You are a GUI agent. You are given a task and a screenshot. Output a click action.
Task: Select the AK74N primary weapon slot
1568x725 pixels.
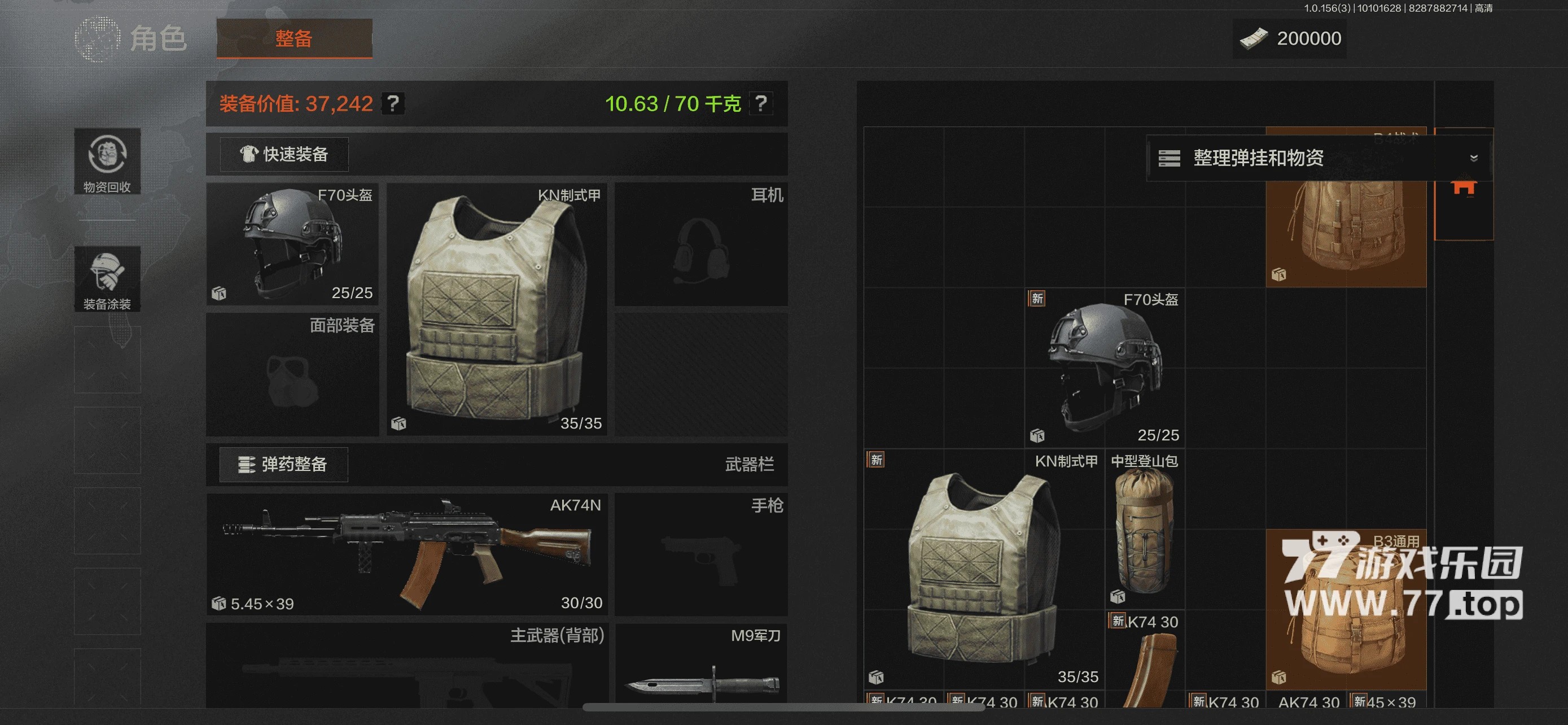point(406,553)
